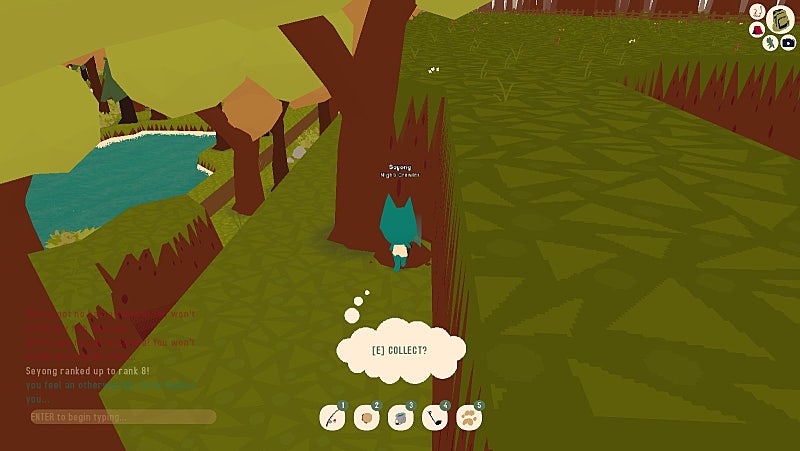This screenshot has height=451, width=800.
Task: Select the watering can in hotbar slot 3
Action: [400, 418]
